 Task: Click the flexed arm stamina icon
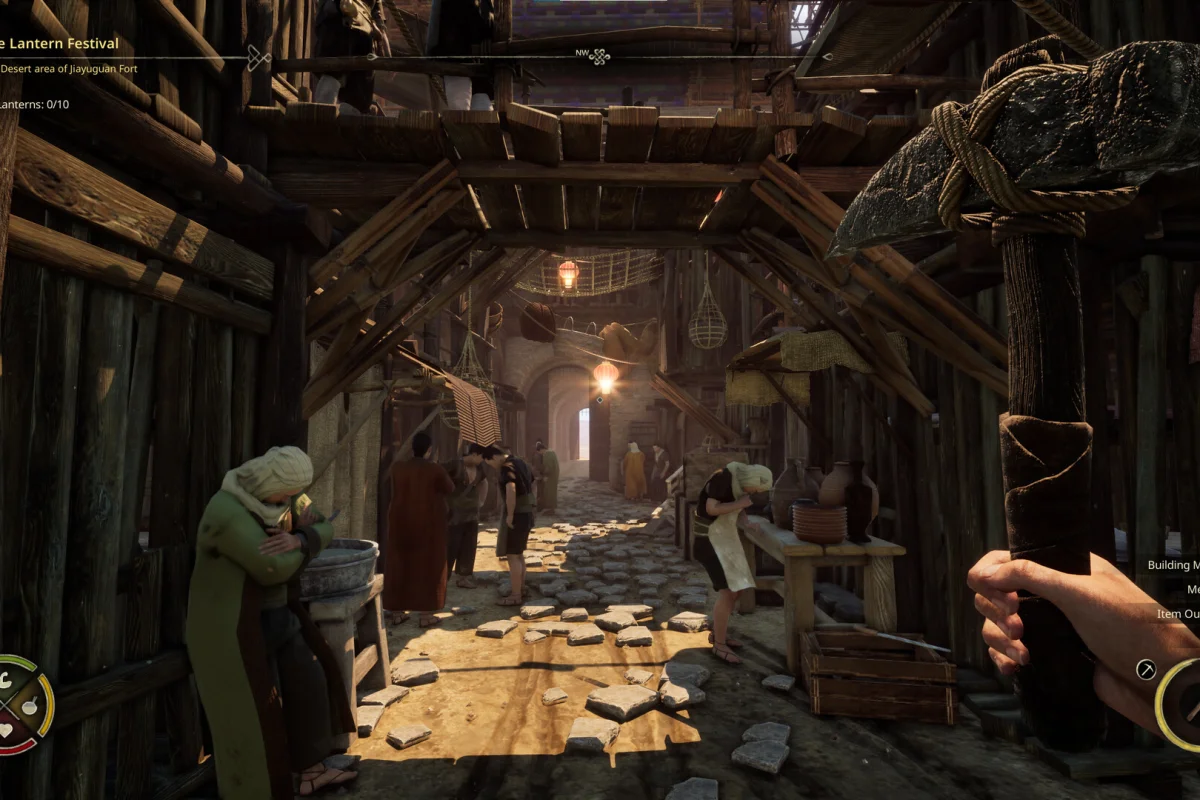click(x=6, y=681)
